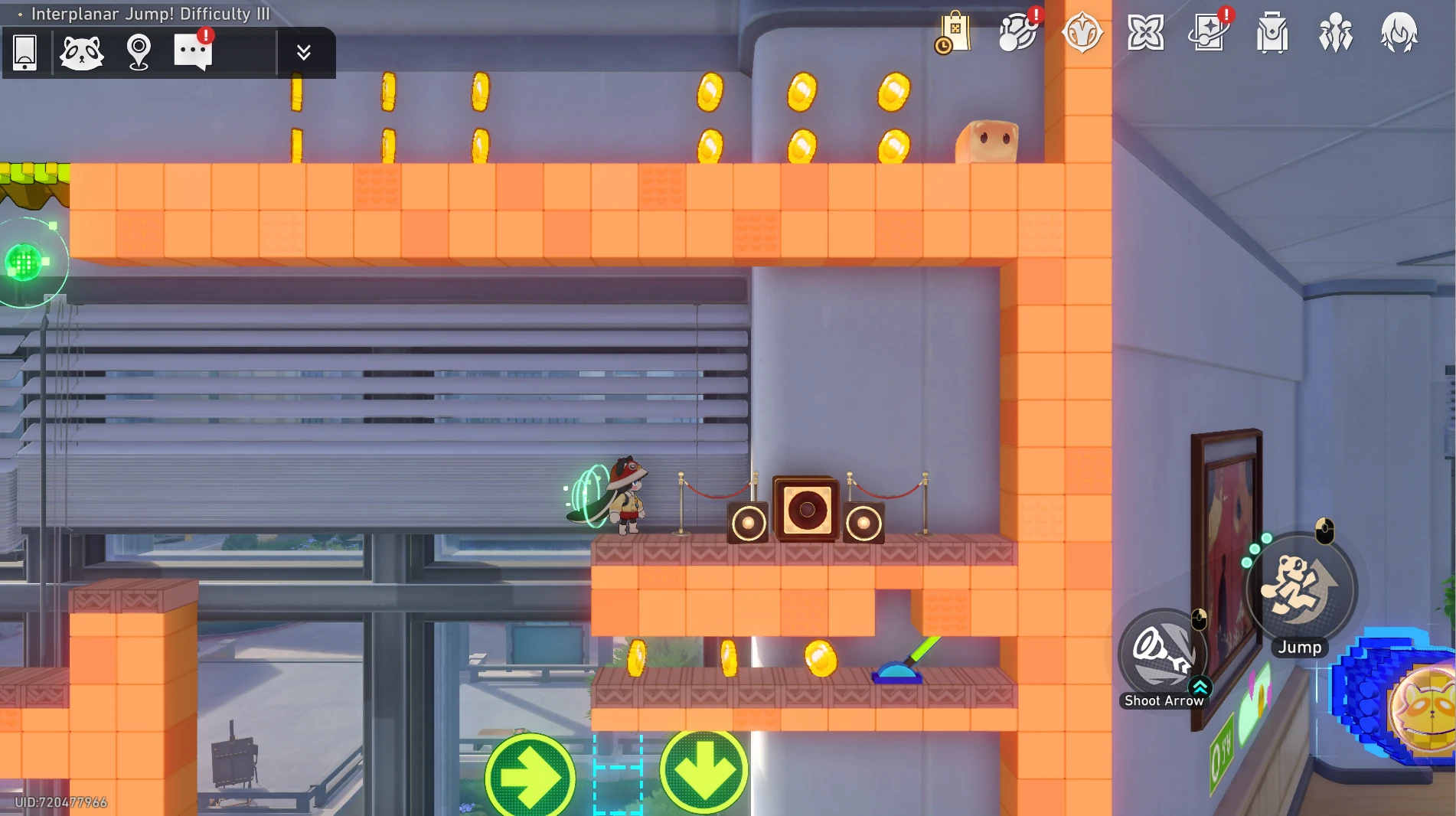The height and width of the screenshot is (816, 1456).
Task: Open the chat speech bubble icon
Action: [x=193, y=52]
